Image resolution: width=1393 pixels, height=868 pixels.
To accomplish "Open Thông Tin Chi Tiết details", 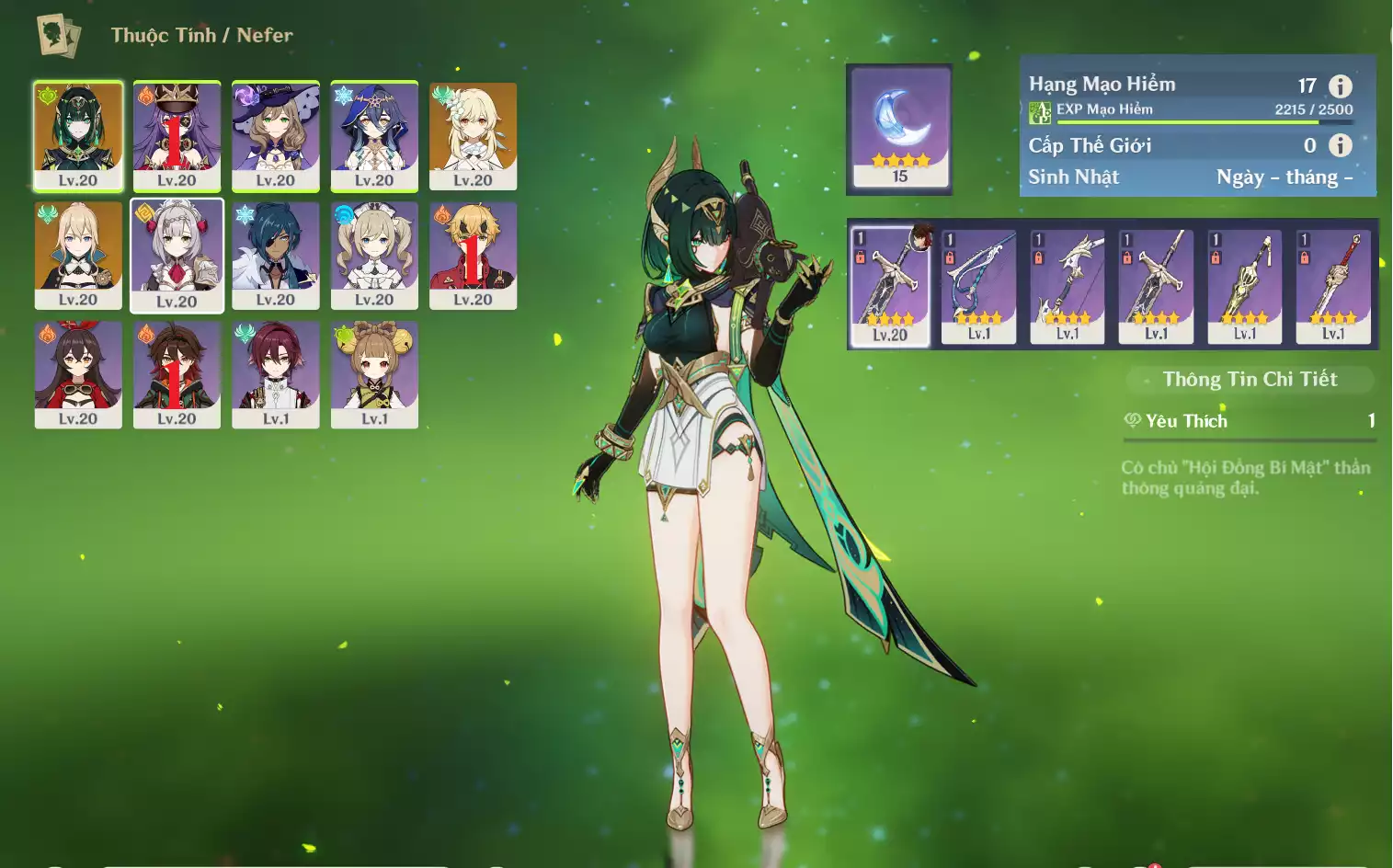I will coord(1250,379).
